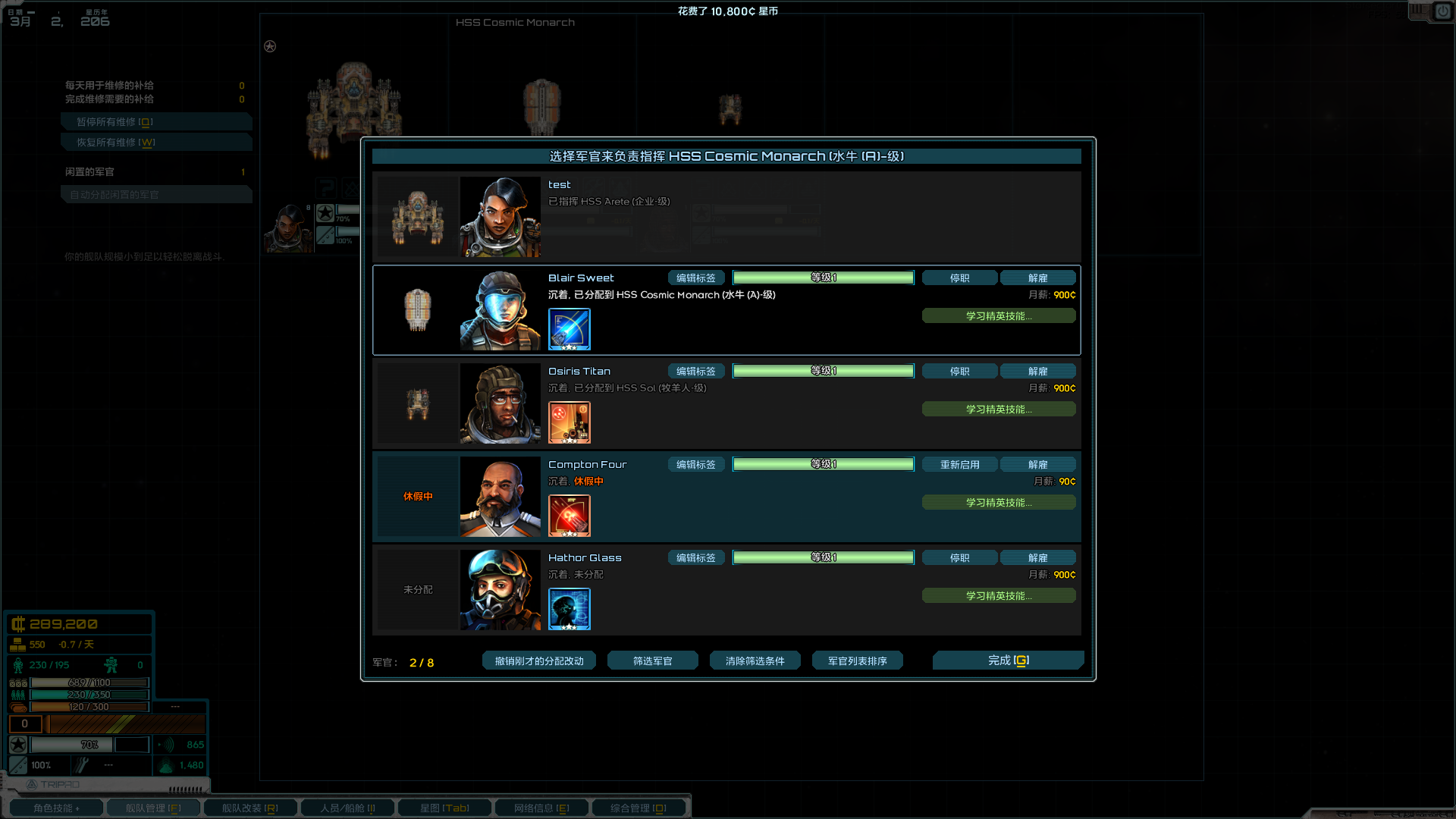
Task: Resume all repairs with 恢复所有维修
Action: pyautogui.click(x=156, y=142)
